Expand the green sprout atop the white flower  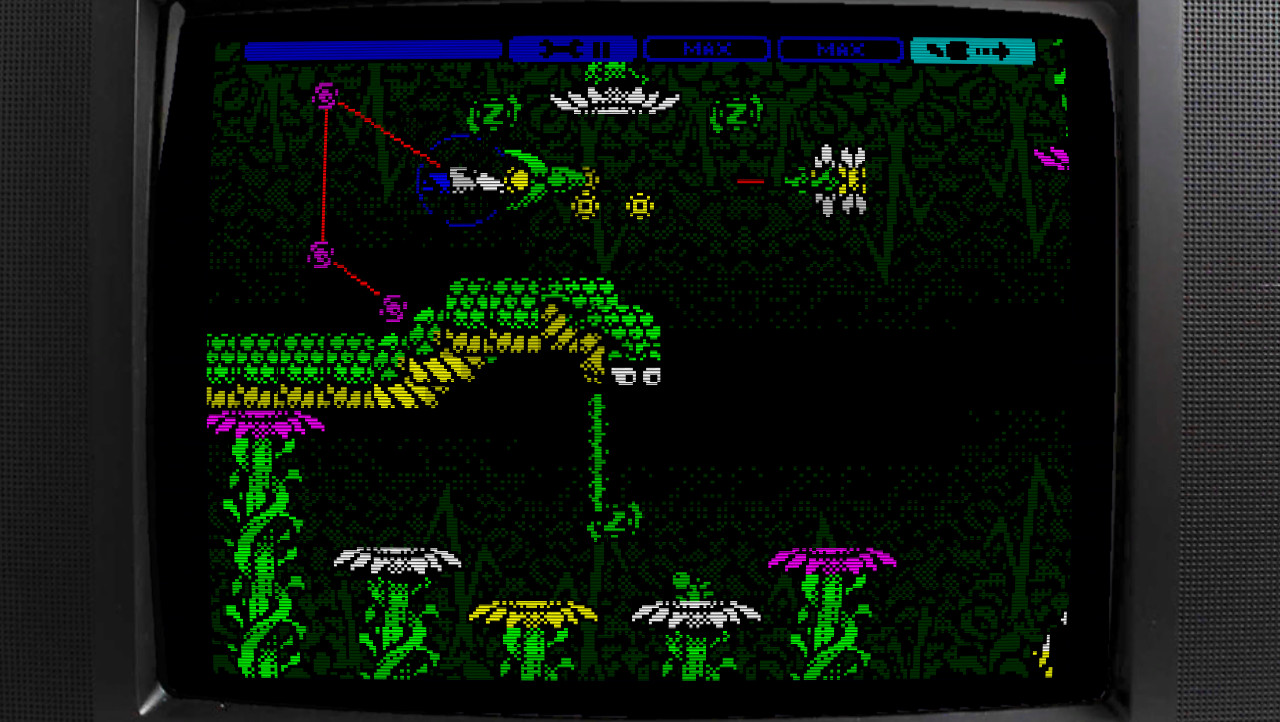tap(680, 580)
